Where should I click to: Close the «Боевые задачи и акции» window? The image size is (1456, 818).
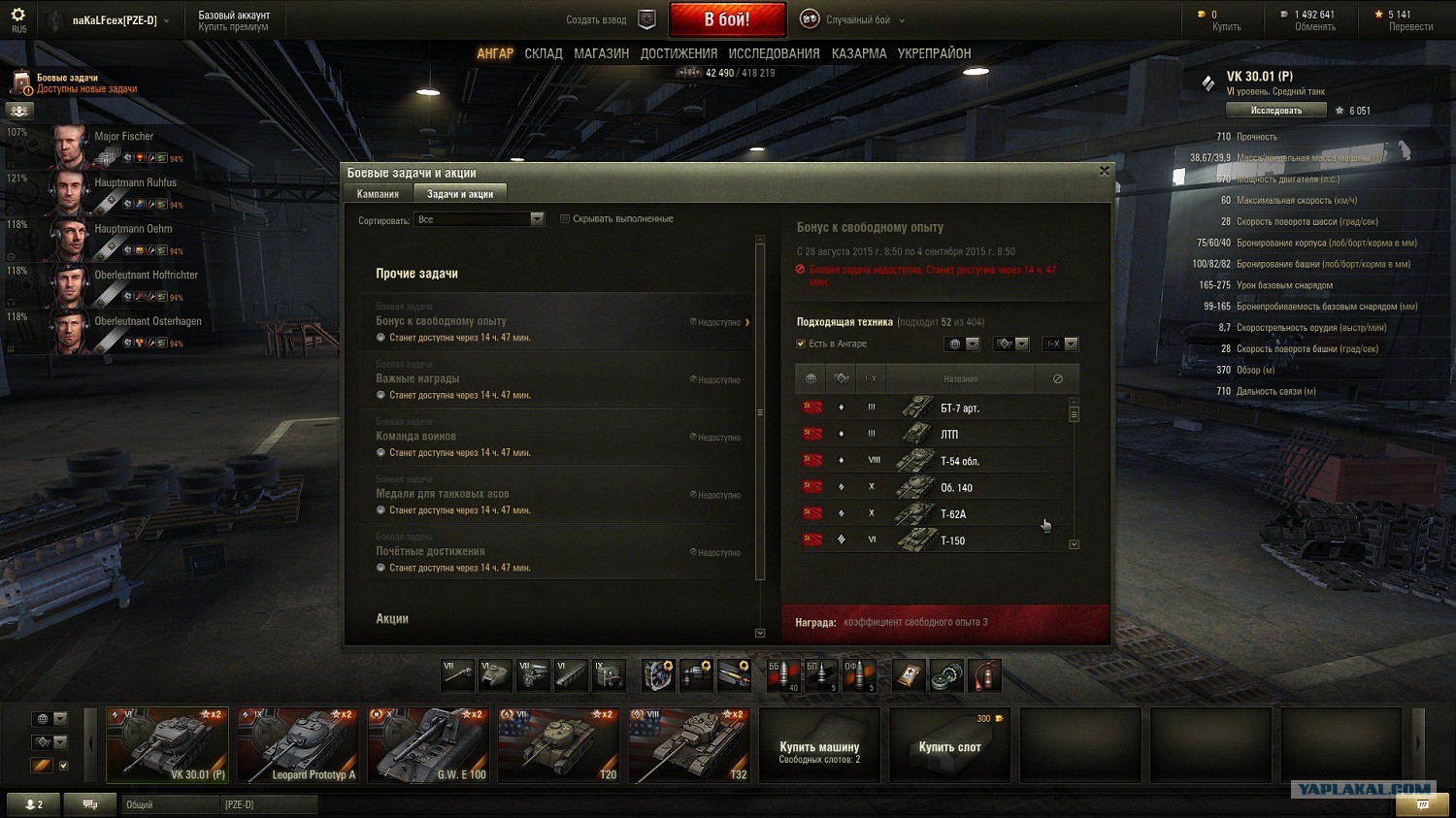tap(1104, 172)
